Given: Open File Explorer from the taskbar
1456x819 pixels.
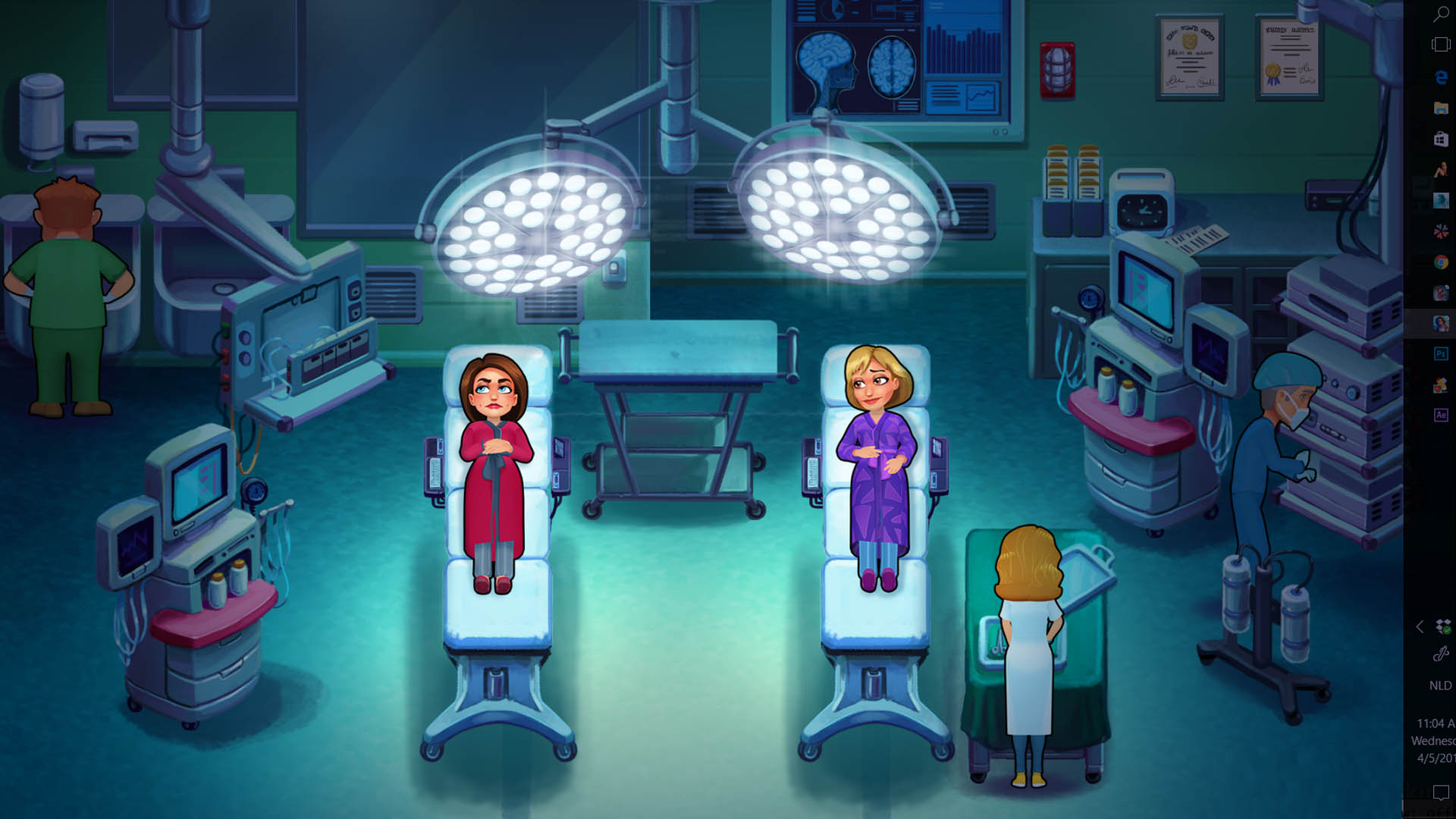Looking at the screenshot, I should [x=1441, y=108].
